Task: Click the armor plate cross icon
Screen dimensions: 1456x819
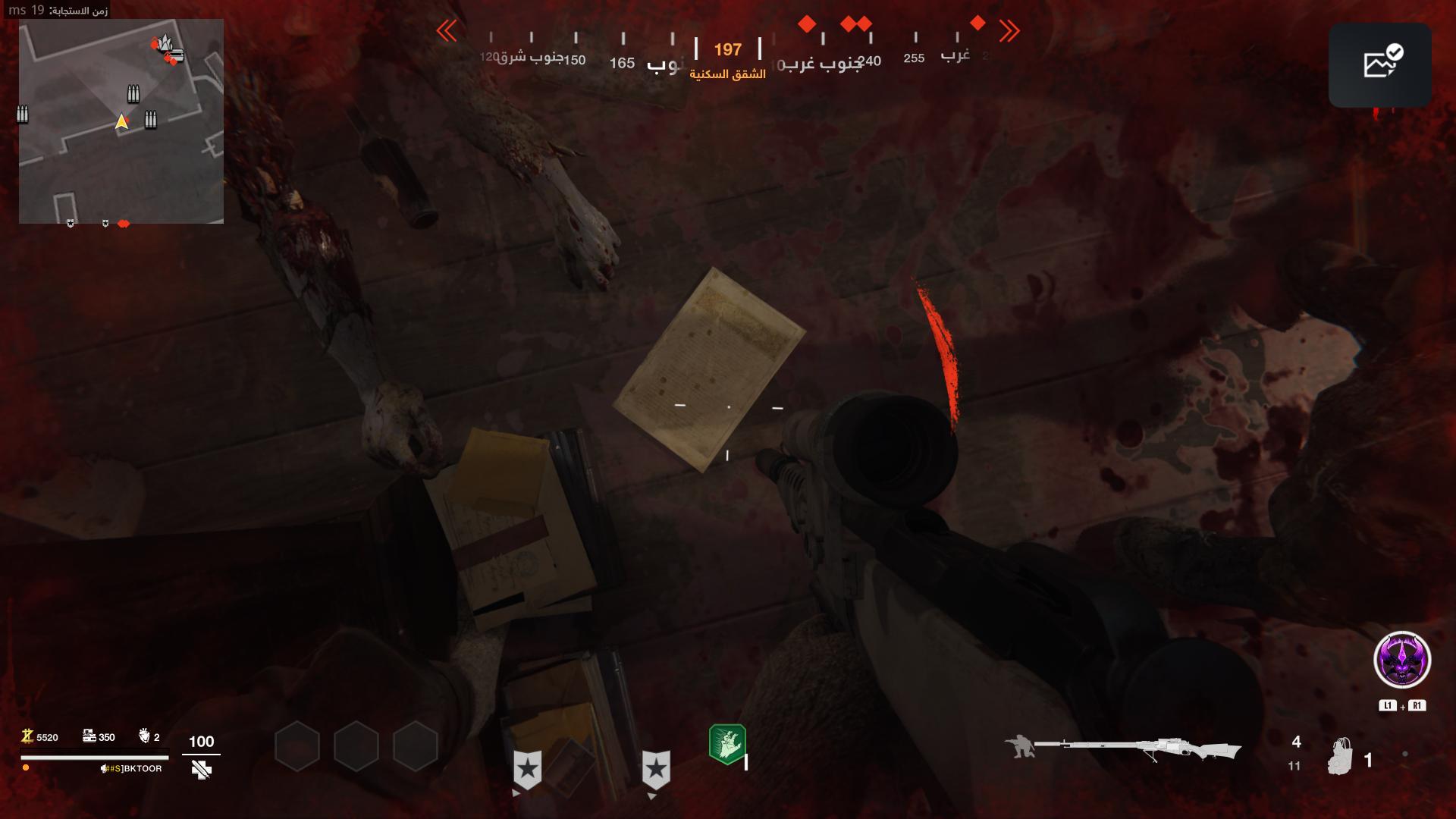Action: point(201,770)
